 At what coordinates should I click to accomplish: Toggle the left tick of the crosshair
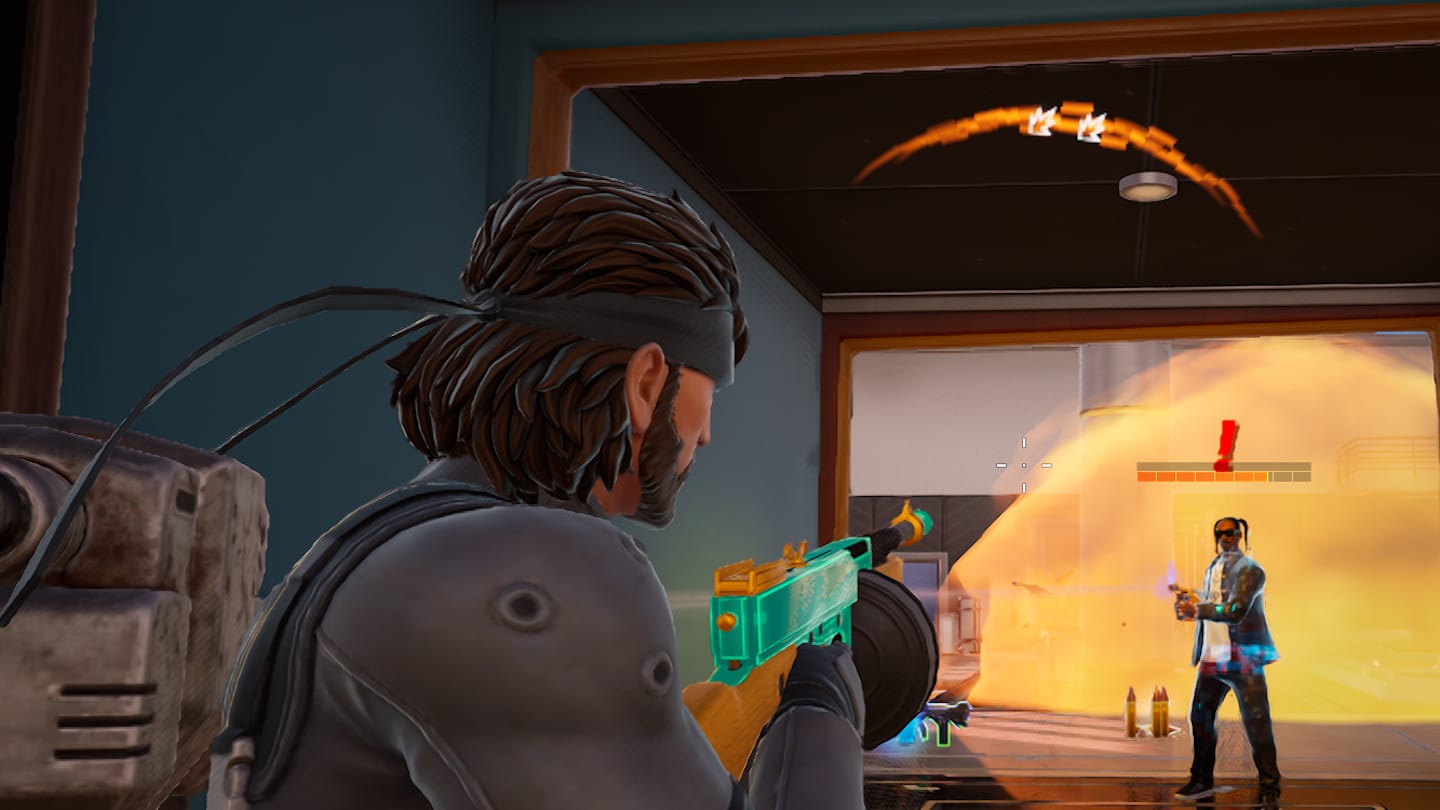point(1000,465)
